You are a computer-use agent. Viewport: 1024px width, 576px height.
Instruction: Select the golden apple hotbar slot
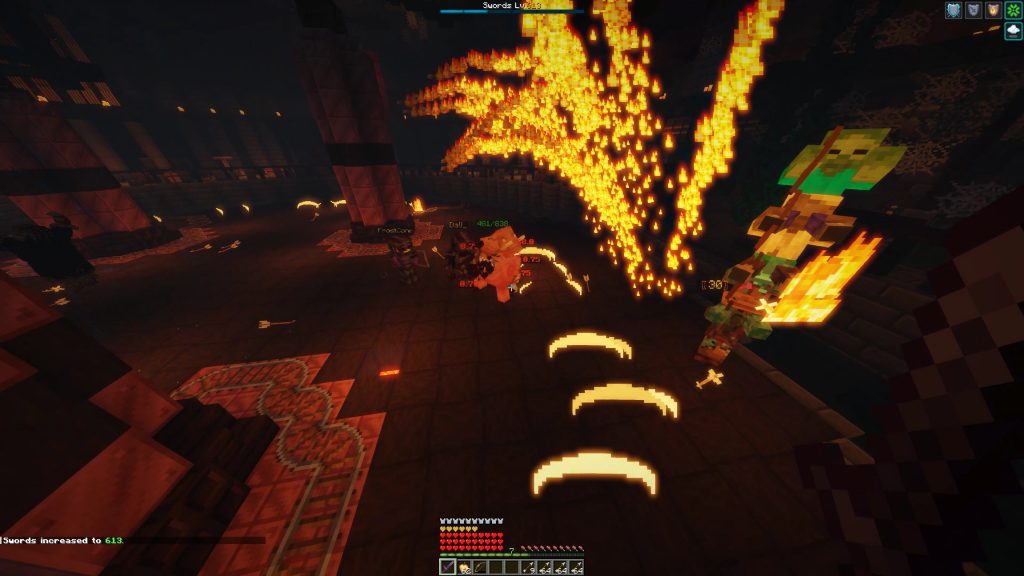464,567
